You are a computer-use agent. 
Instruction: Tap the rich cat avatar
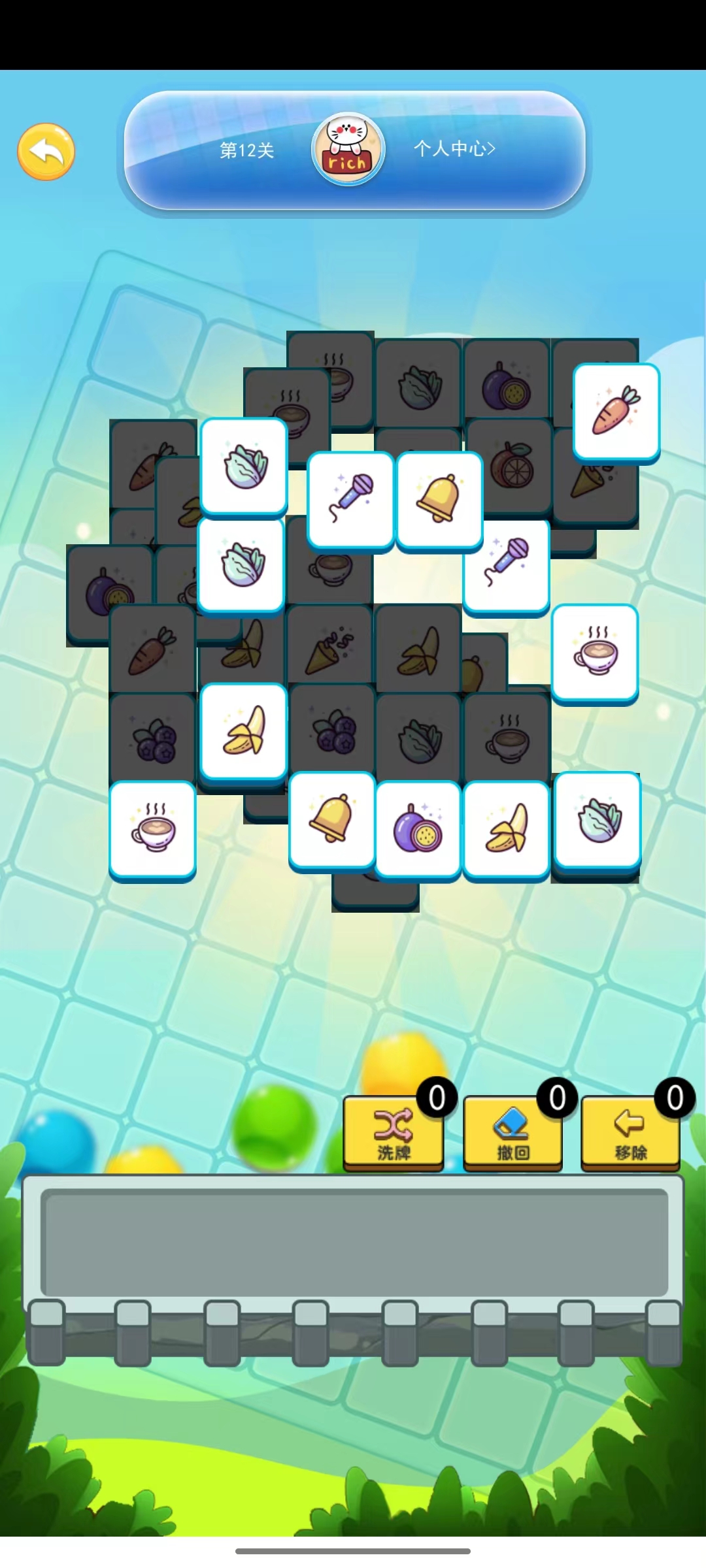pos(348,150)
